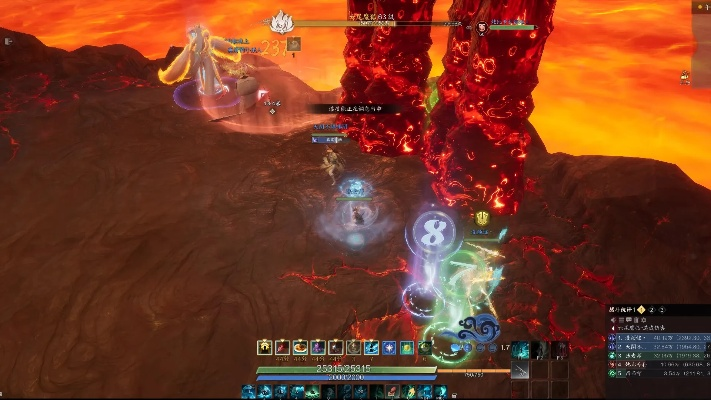711x400 pixels.
Task: Click the yellow-green square skill icon
Action: click(x=407, y=347)
